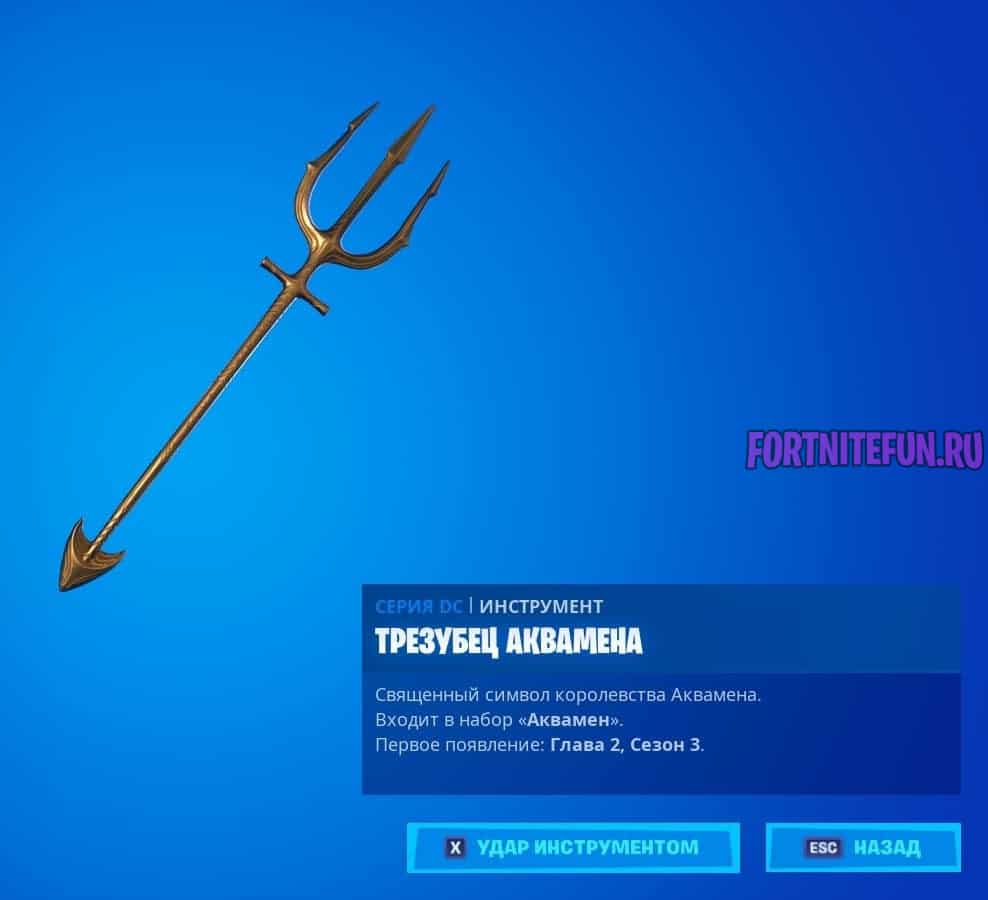Click the УДАР ИНСТРУМЕНТОМ button

coord(573,848)
